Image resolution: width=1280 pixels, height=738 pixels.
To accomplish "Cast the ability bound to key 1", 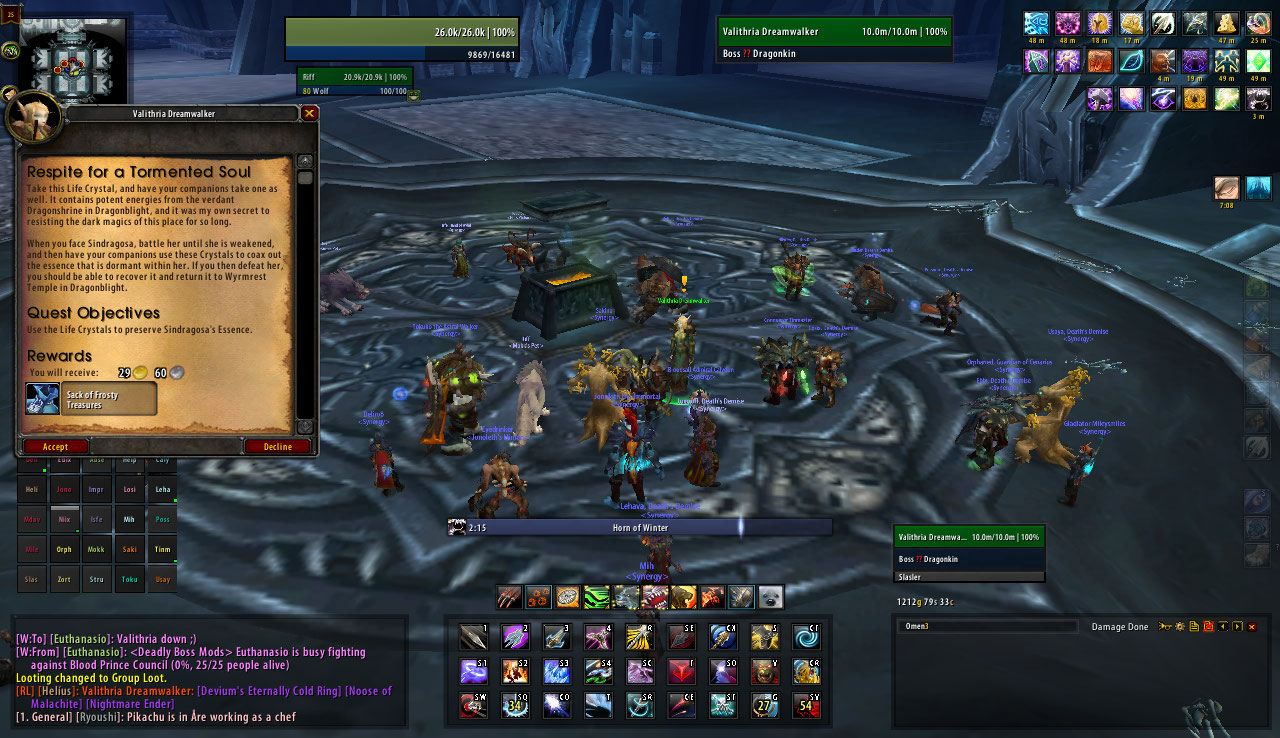I will click(473, 637).
